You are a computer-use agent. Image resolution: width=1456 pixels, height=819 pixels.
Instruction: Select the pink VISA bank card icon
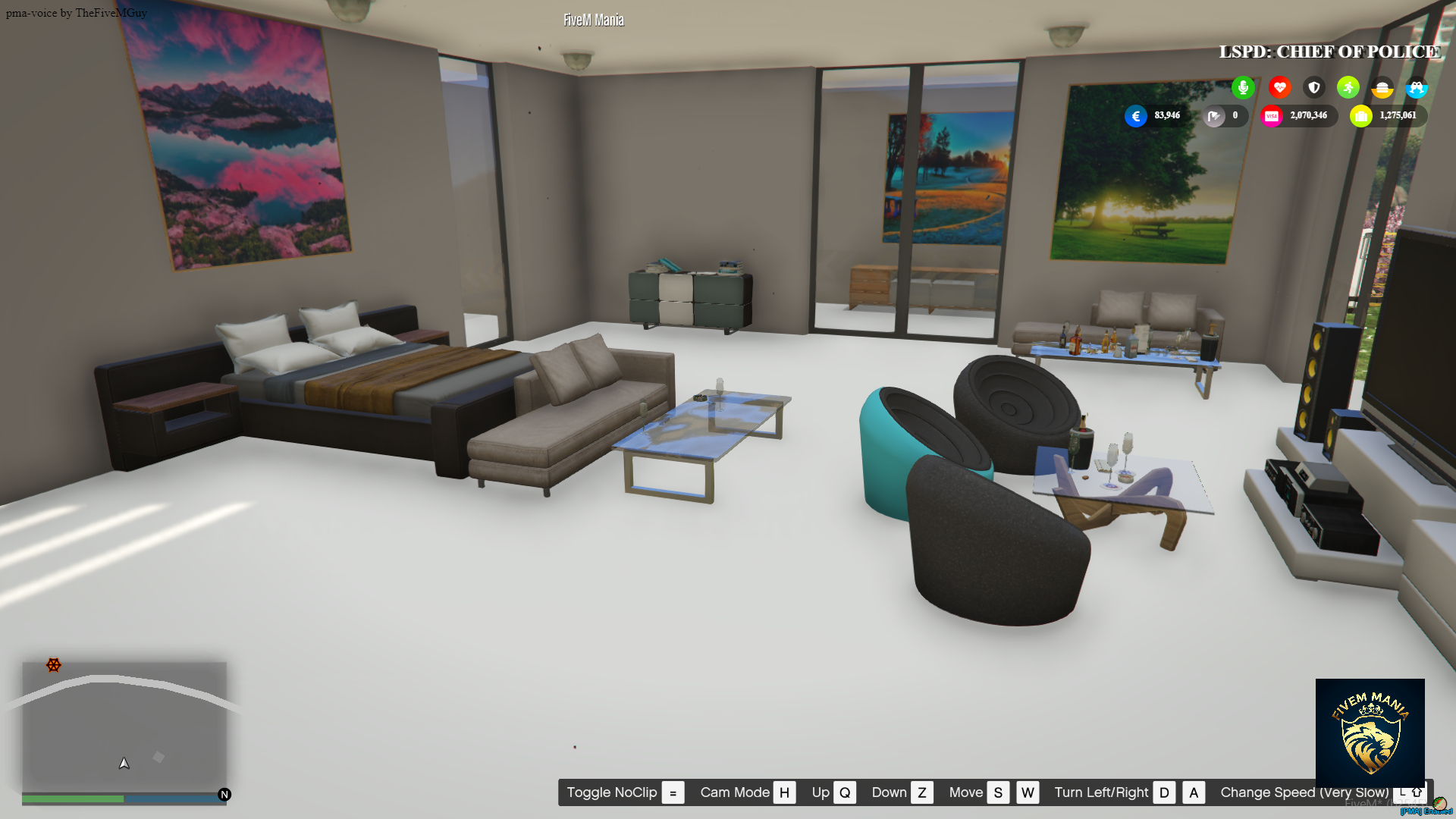click(x=1272, y=115)
